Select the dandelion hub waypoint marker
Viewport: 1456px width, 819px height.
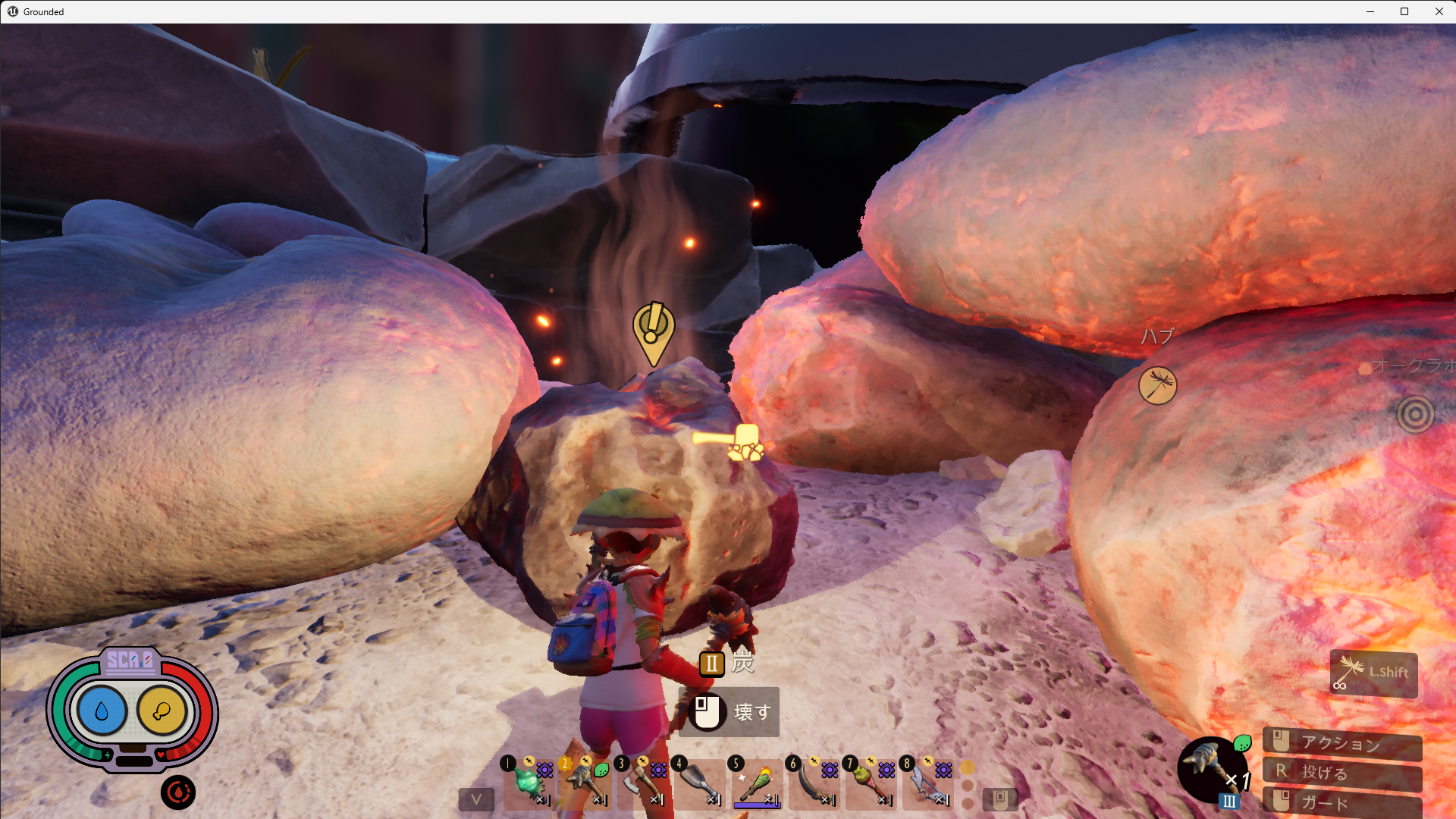pos(1157,384)
